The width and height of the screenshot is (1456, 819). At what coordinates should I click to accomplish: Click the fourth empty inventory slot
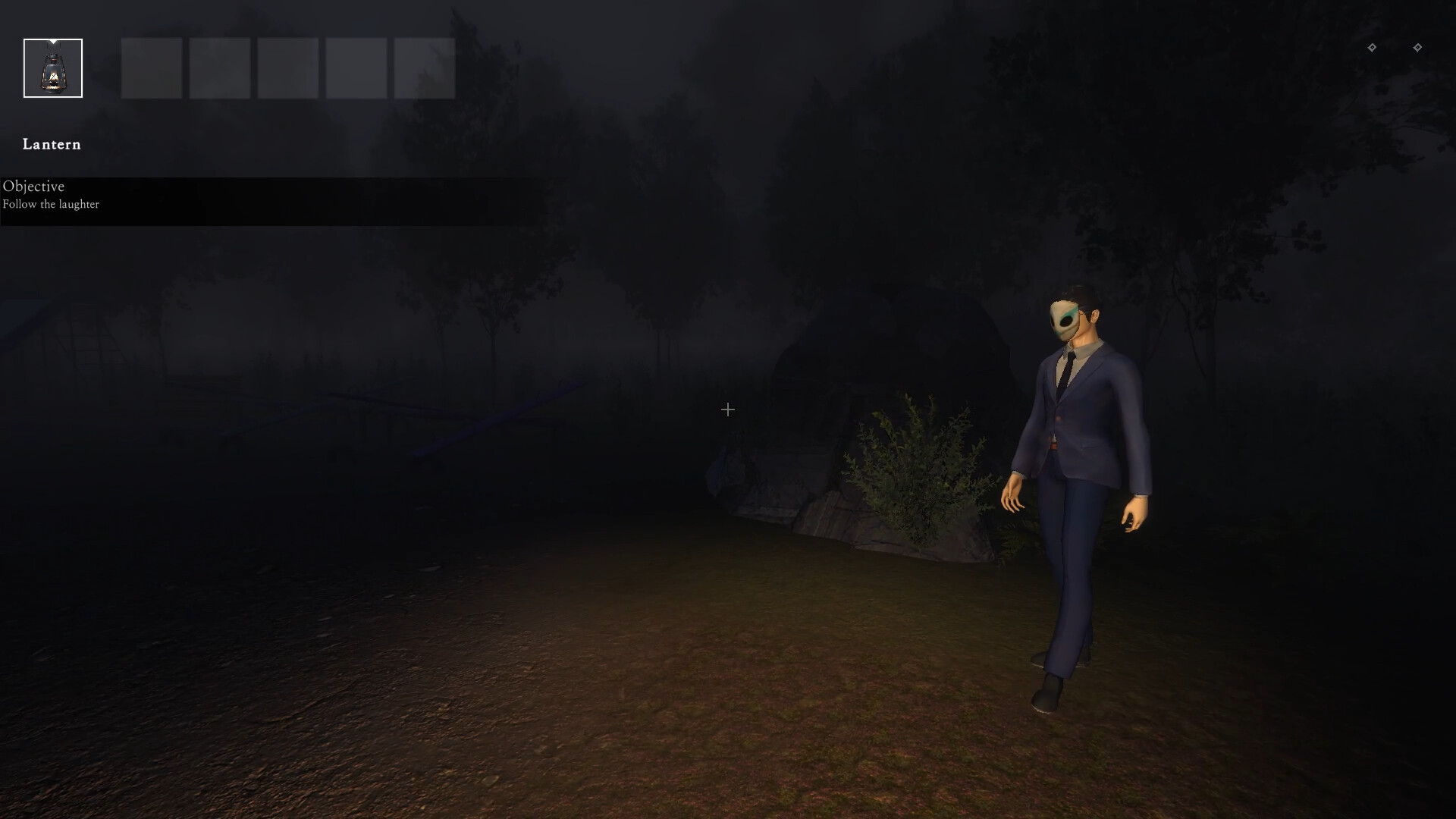(x=287, y=68)
